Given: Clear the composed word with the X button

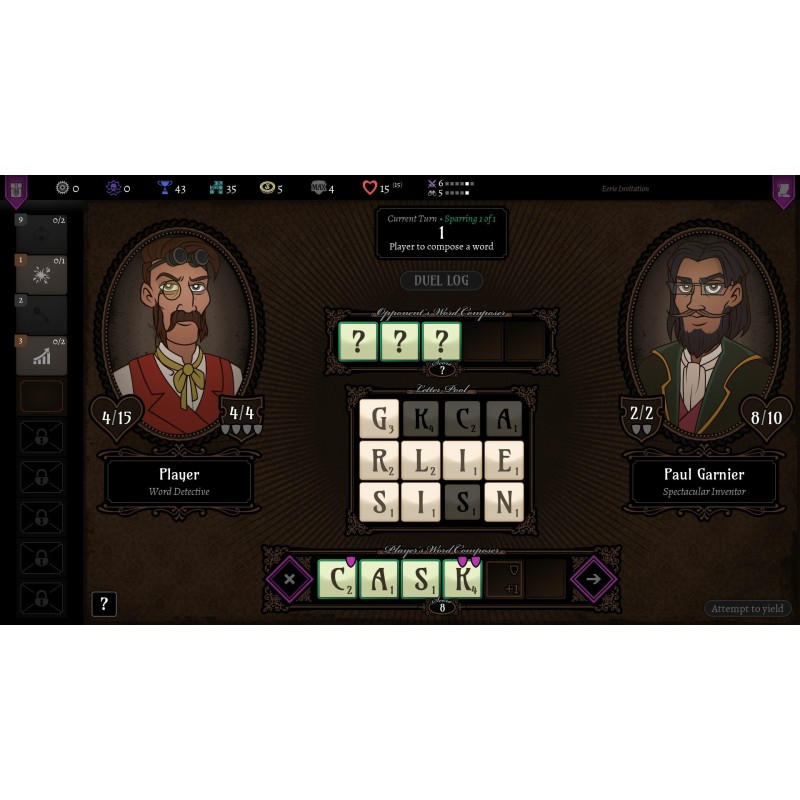Looking at the screenshot, I should pos(290,579).
